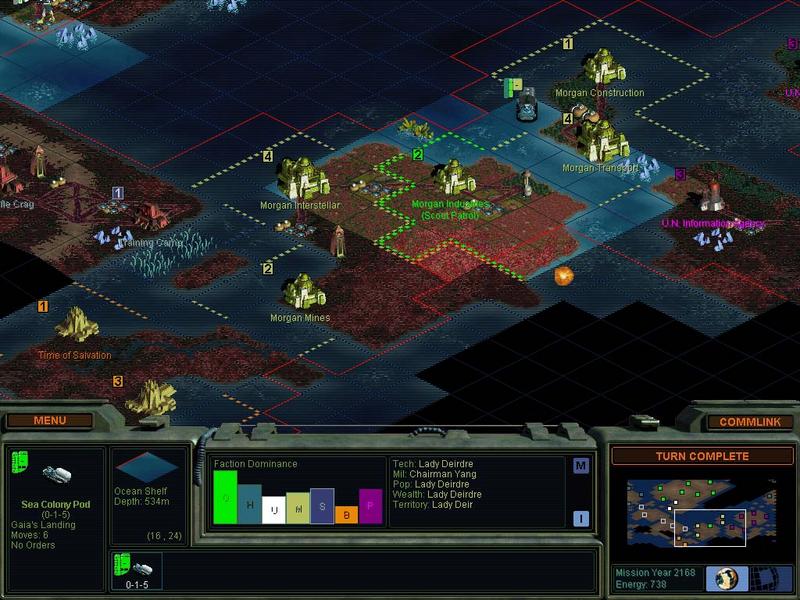The image size is (800, 600).
Task: Open the MENU button
Action: pyautogui.click(x=49, y=421)
